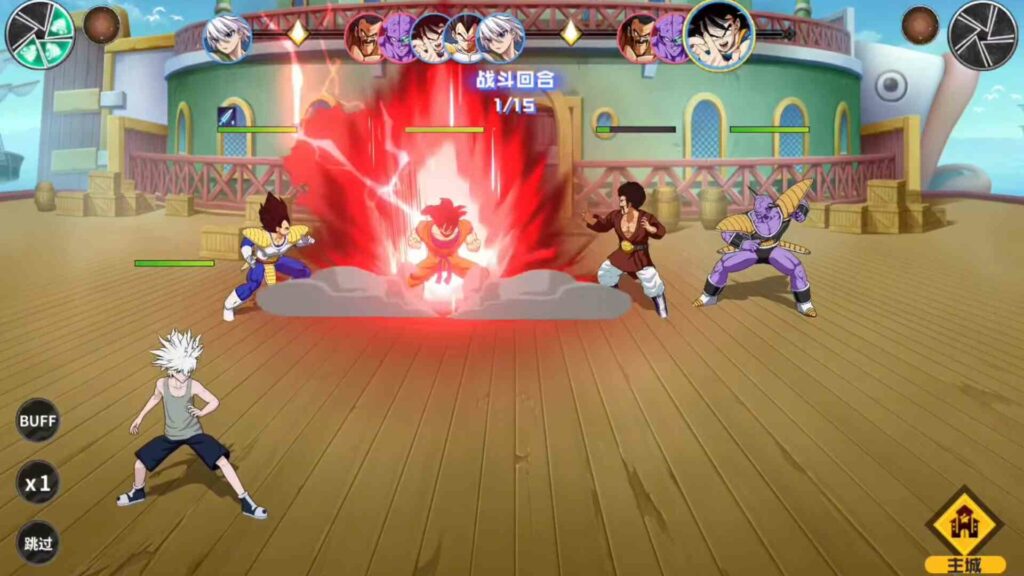Select the brown orb beside the gray gauge
Viewport: 1024px width, 576px height.
click(x=920, y=25)
